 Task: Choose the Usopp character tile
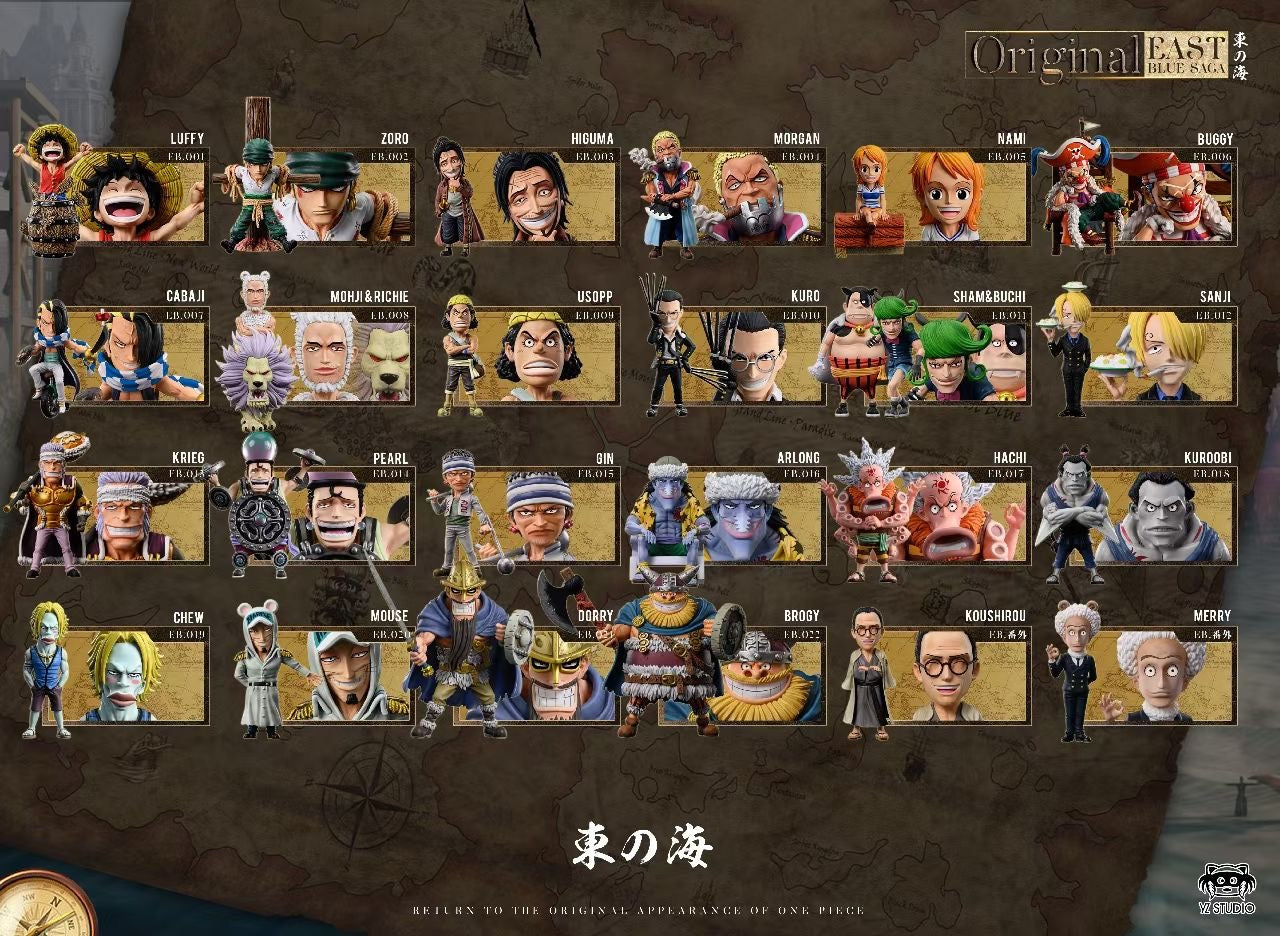(540, 354)
